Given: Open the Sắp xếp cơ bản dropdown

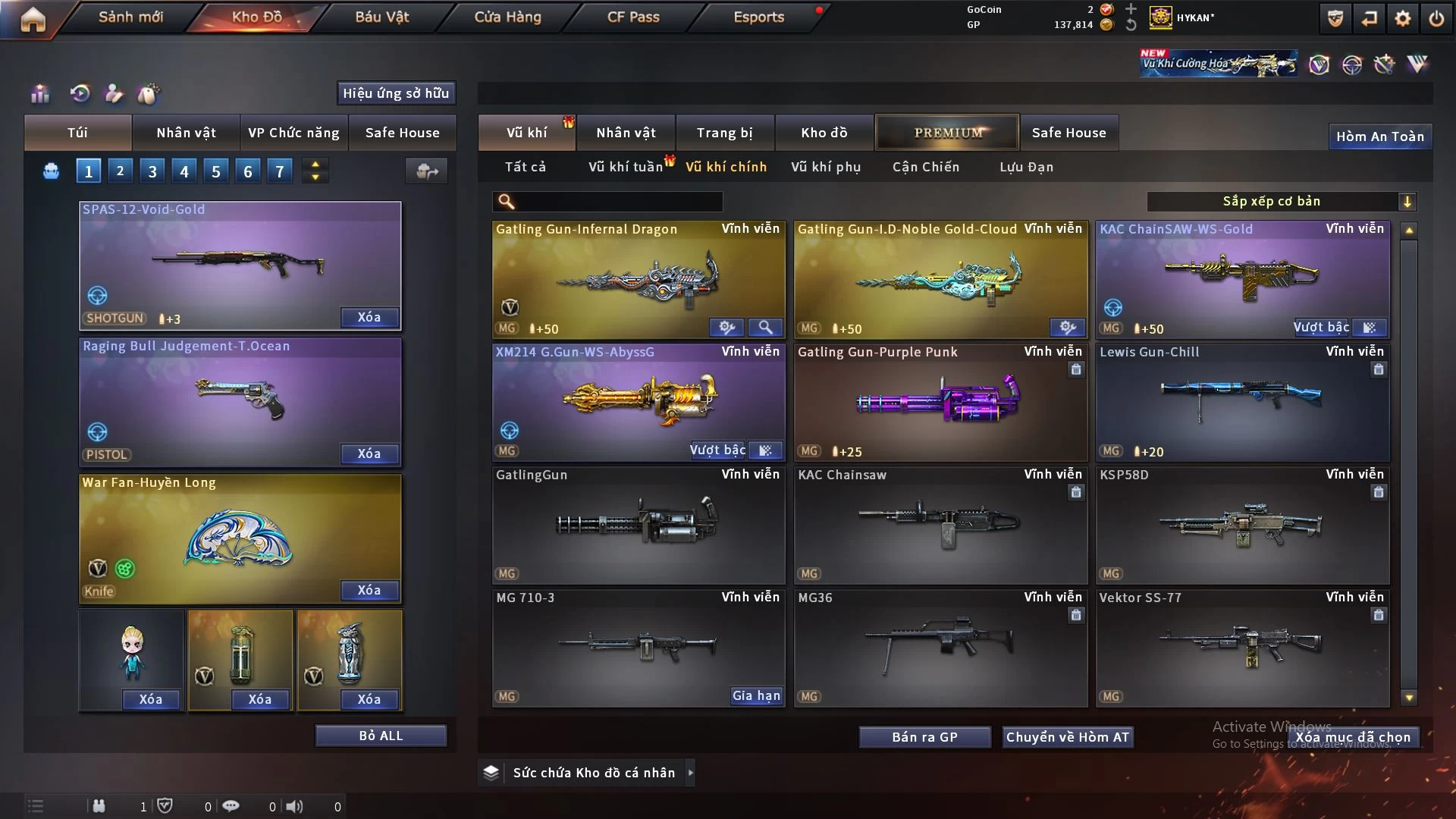Looking at the screenshot, I should 1281,202.
